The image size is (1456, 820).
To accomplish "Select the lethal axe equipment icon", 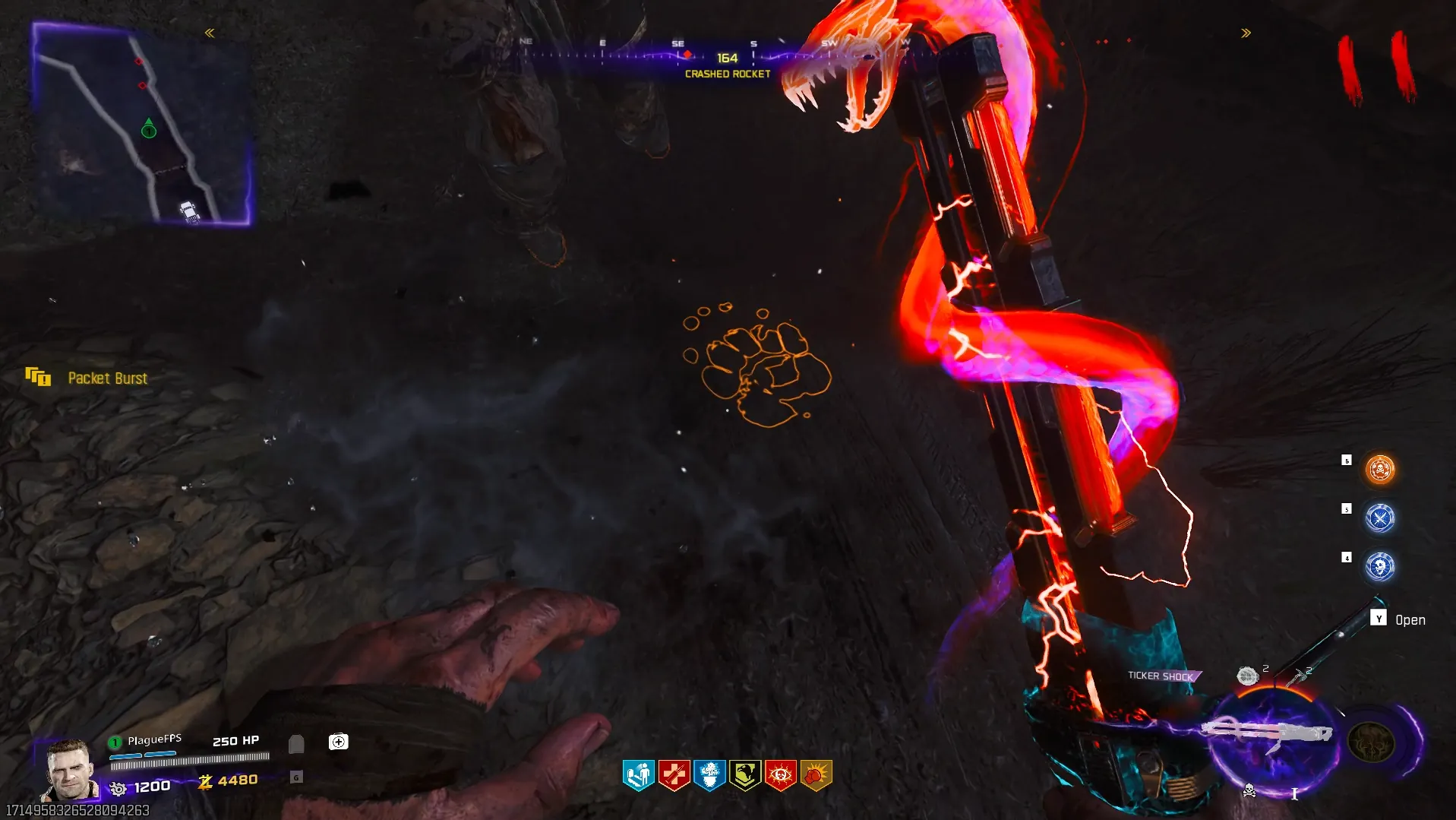I will point(1297,676).
